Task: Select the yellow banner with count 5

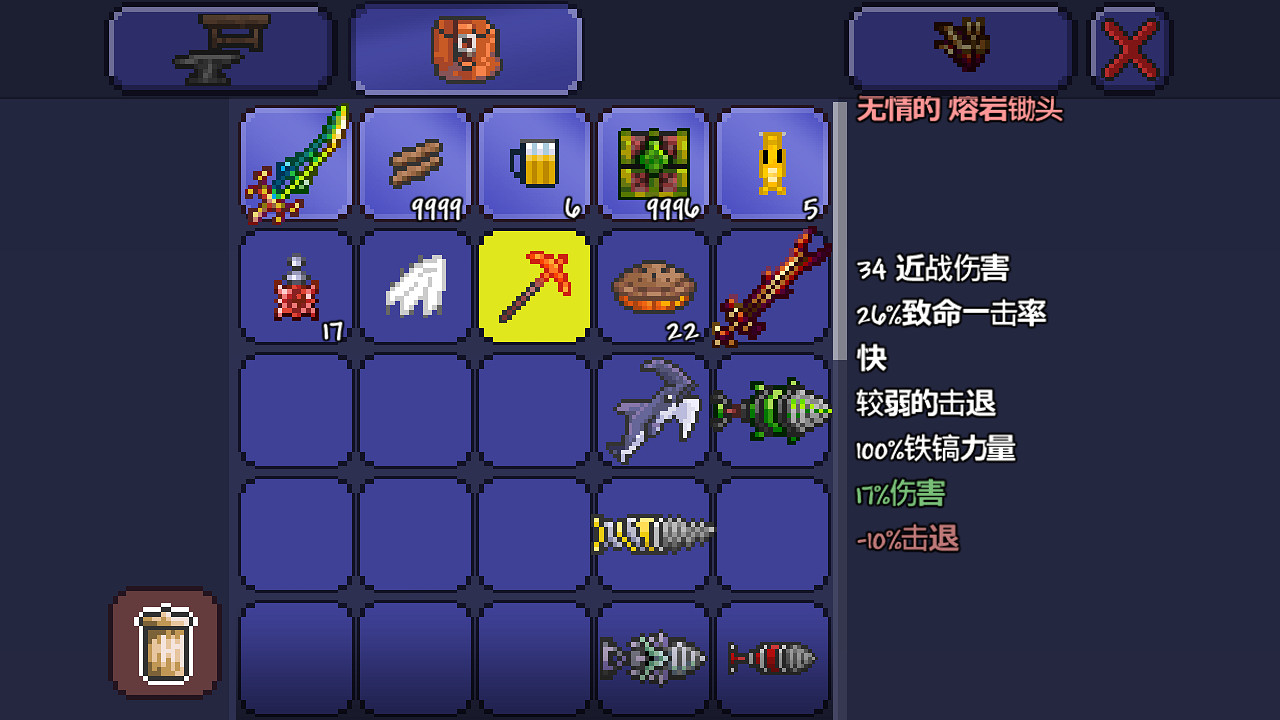Action: tap(771, 164)
